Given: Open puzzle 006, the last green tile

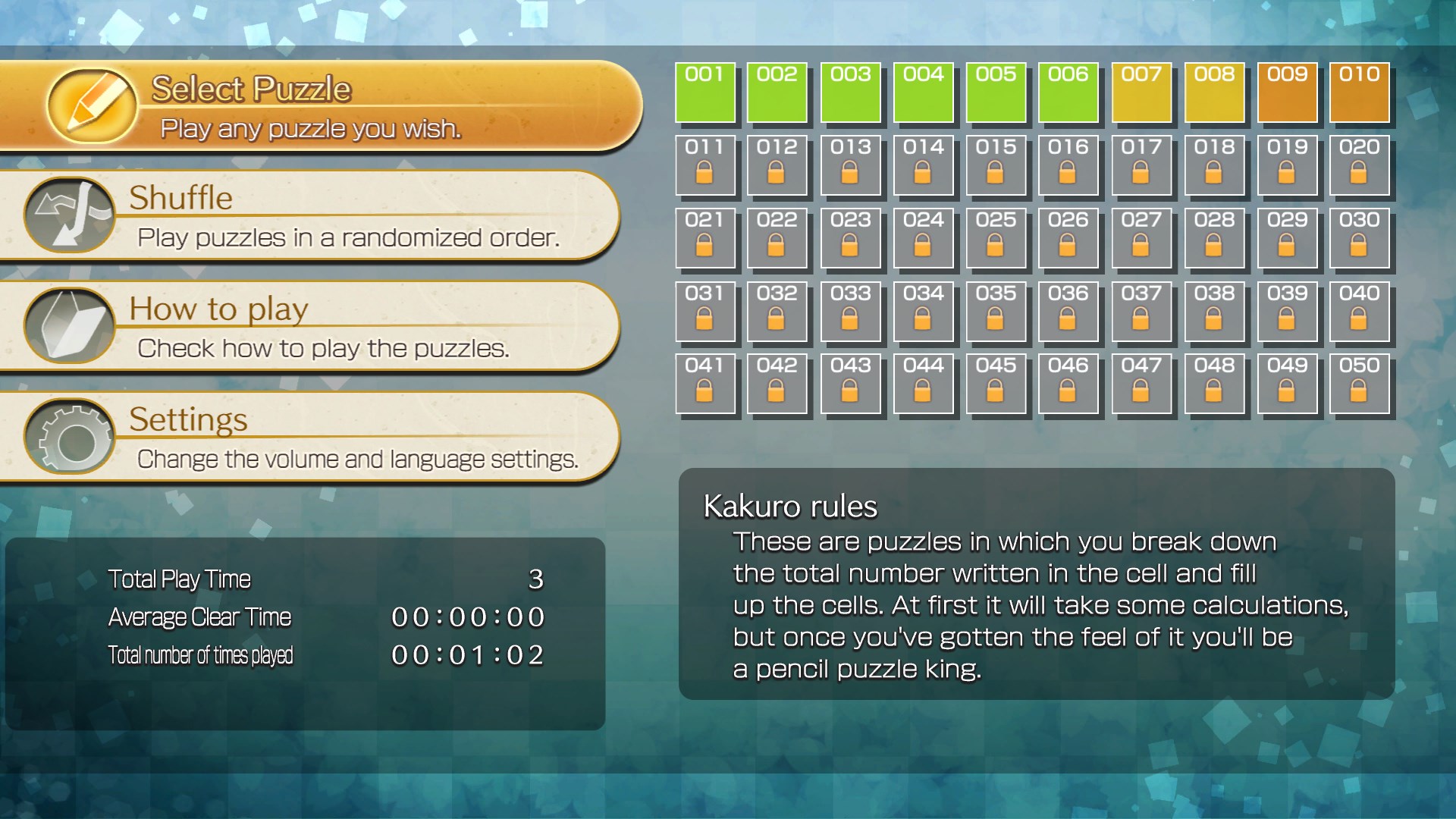Looking at the screenshot, I should [x=1069, y=93].
